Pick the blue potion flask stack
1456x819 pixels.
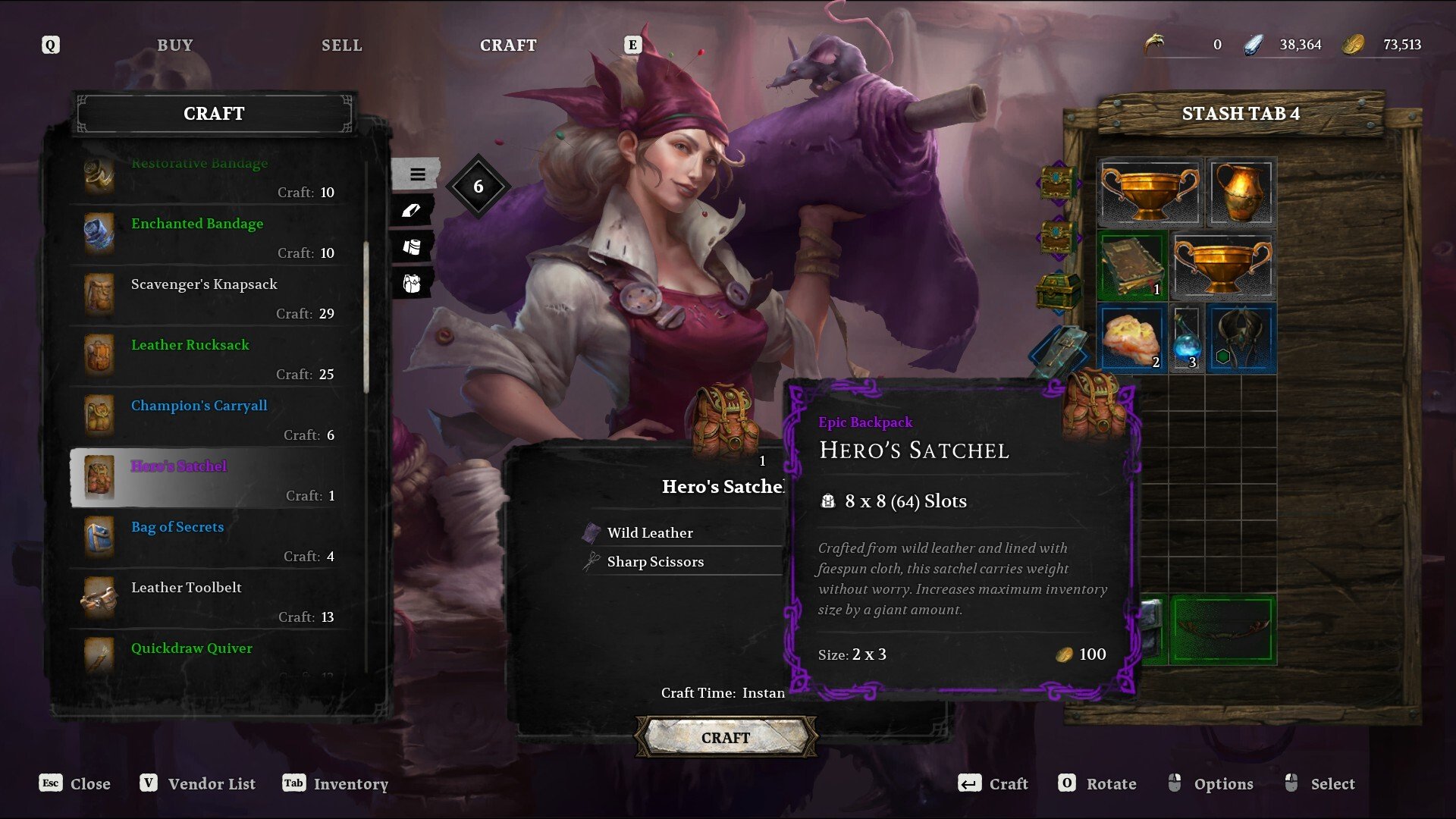(1186, 338)
